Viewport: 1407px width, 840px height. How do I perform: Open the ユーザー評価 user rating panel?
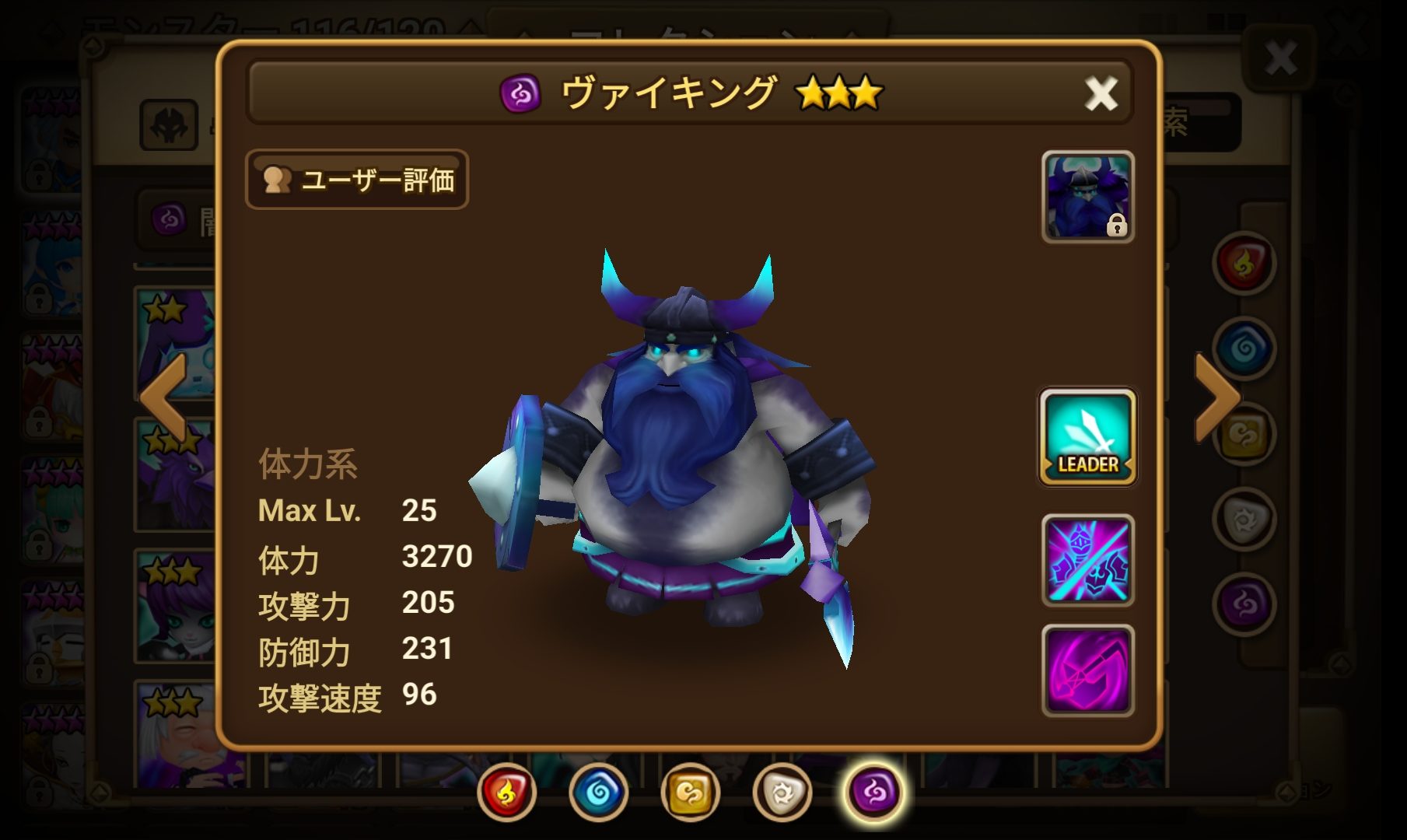356,180
